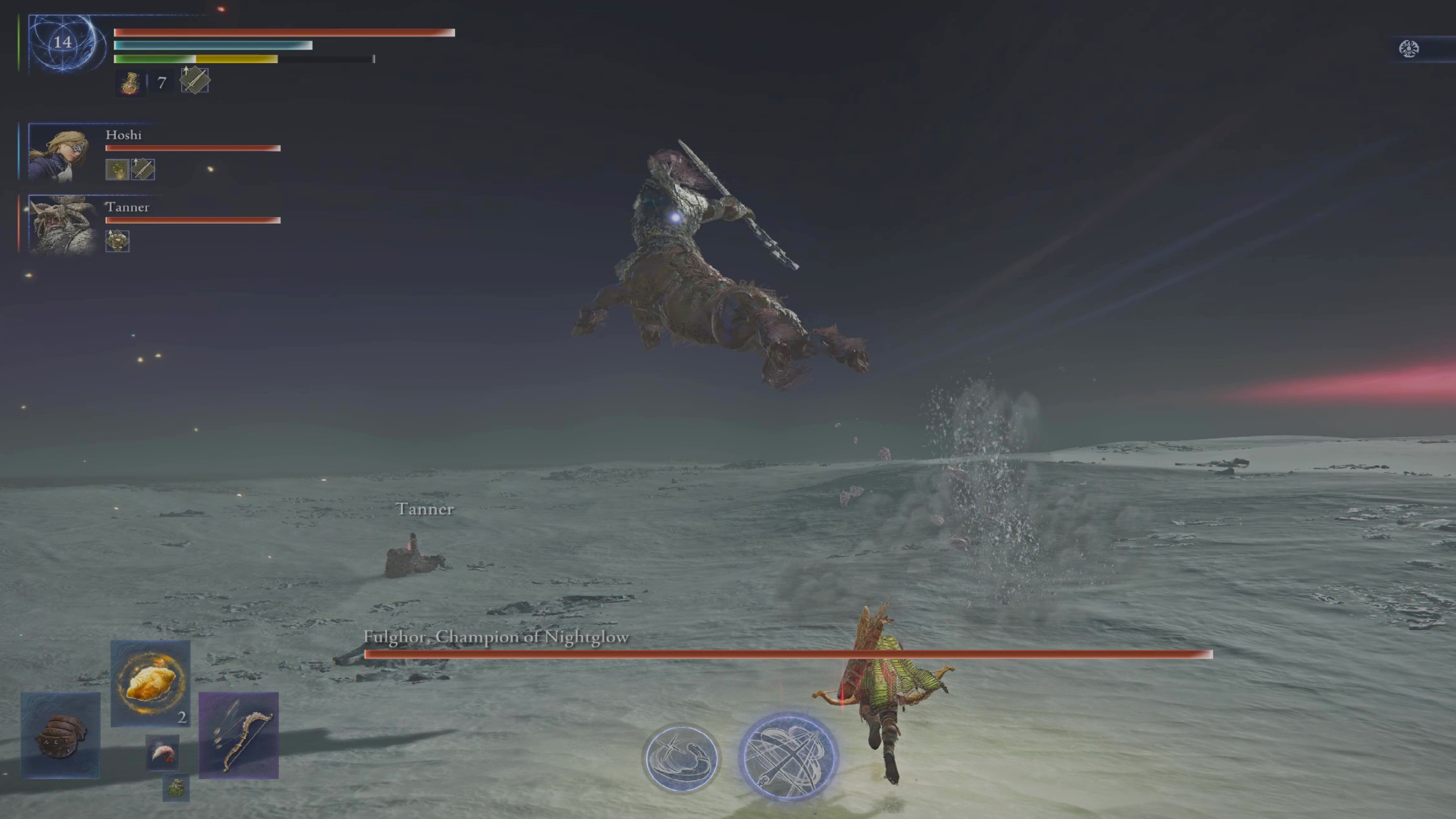The width and height of the screenshot is (1456, 819).
Task: Click the boss name Fulghor, Champion of Nightglow
Action: [495, 638]
